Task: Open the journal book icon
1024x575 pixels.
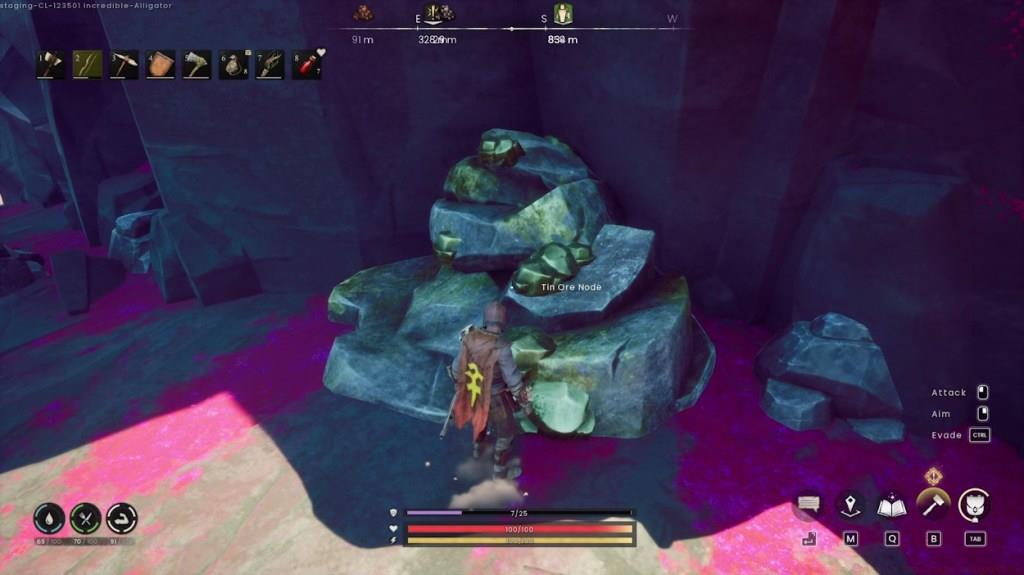Action: coord(891,505)
